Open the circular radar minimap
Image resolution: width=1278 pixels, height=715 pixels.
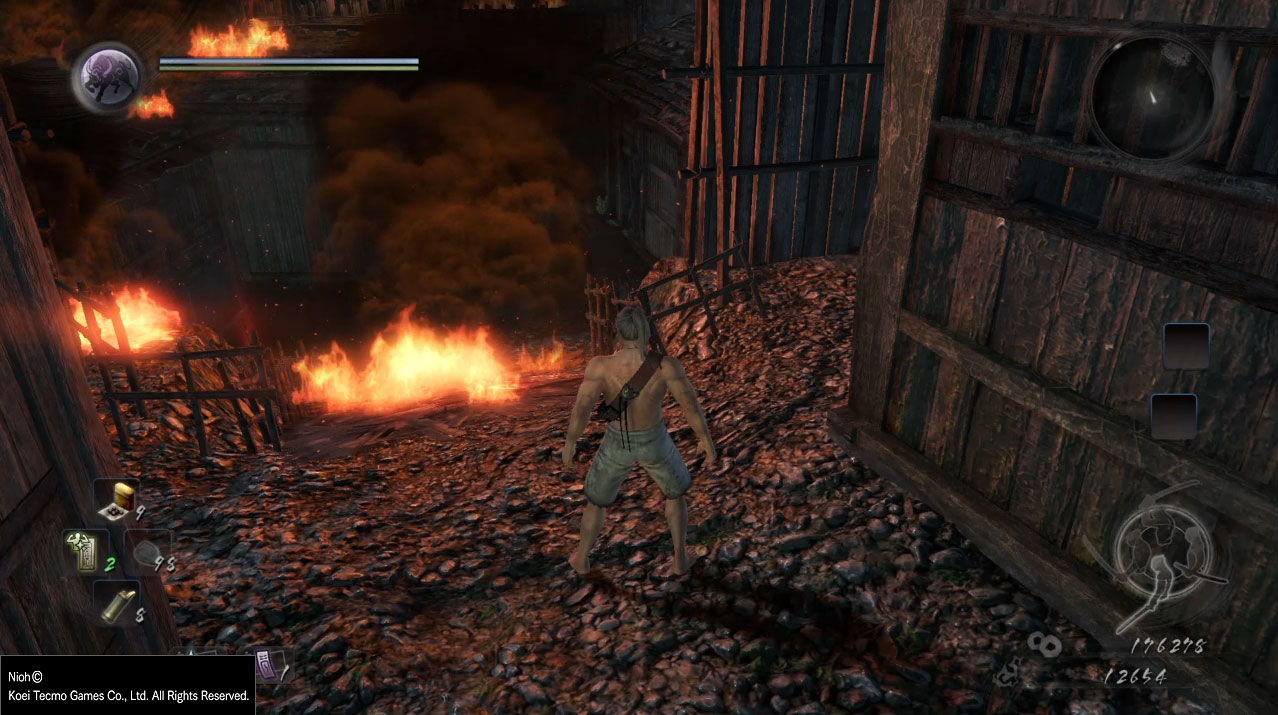point(1153,96)
